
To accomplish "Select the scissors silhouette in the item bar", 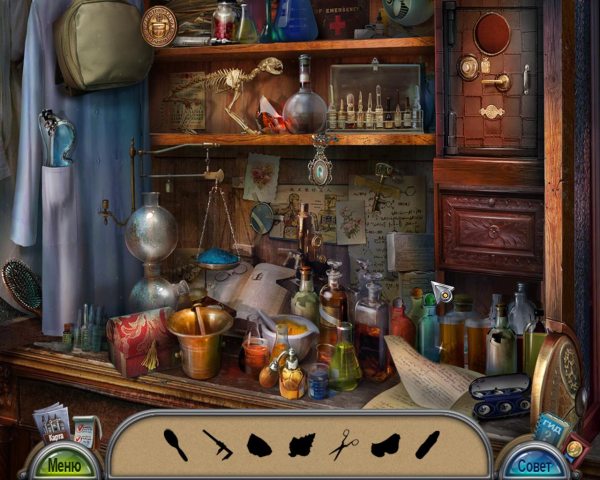I will tap(343, 443).
